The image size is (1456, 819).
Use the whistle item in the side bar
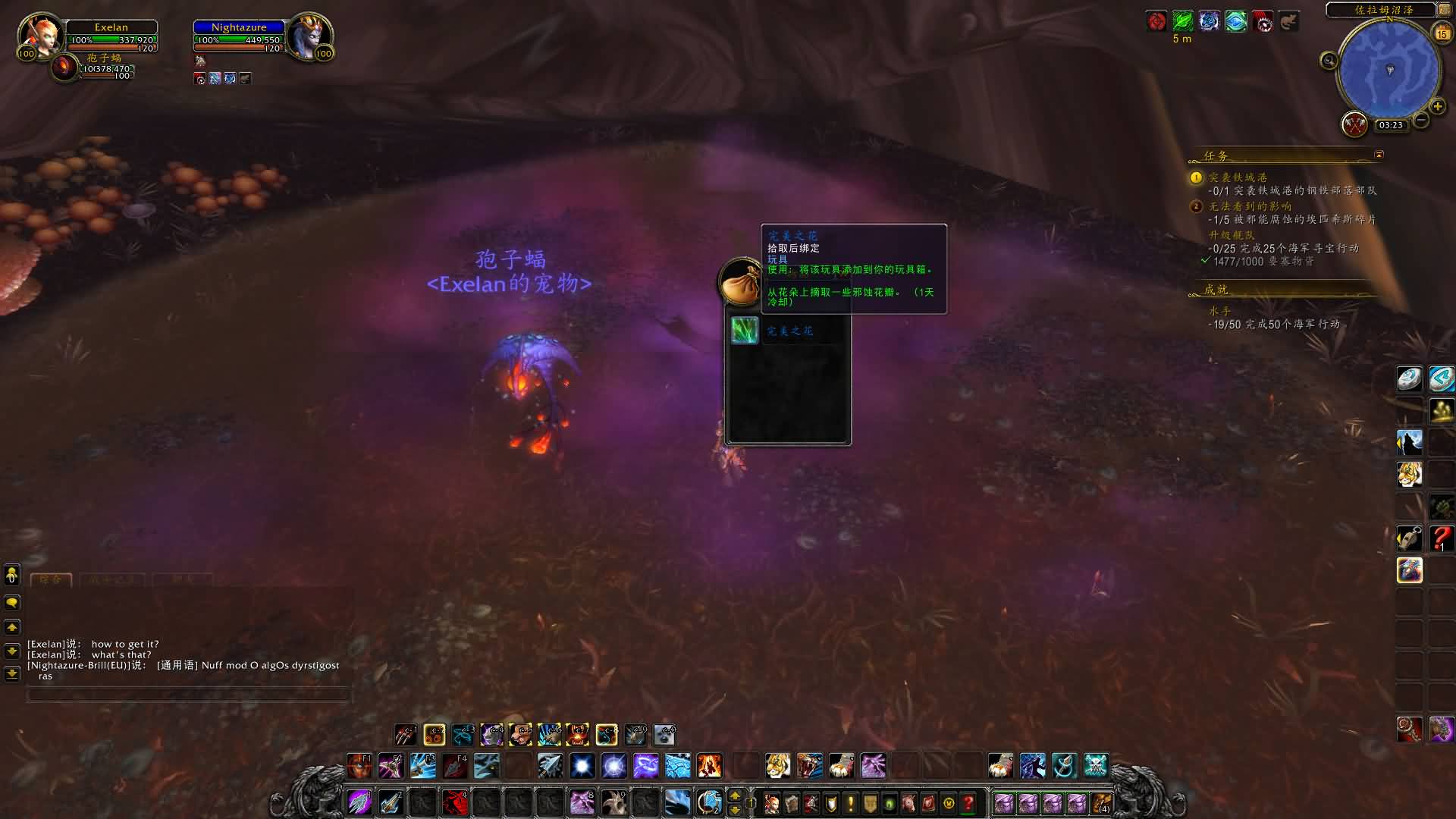[x=1410, y=538]
